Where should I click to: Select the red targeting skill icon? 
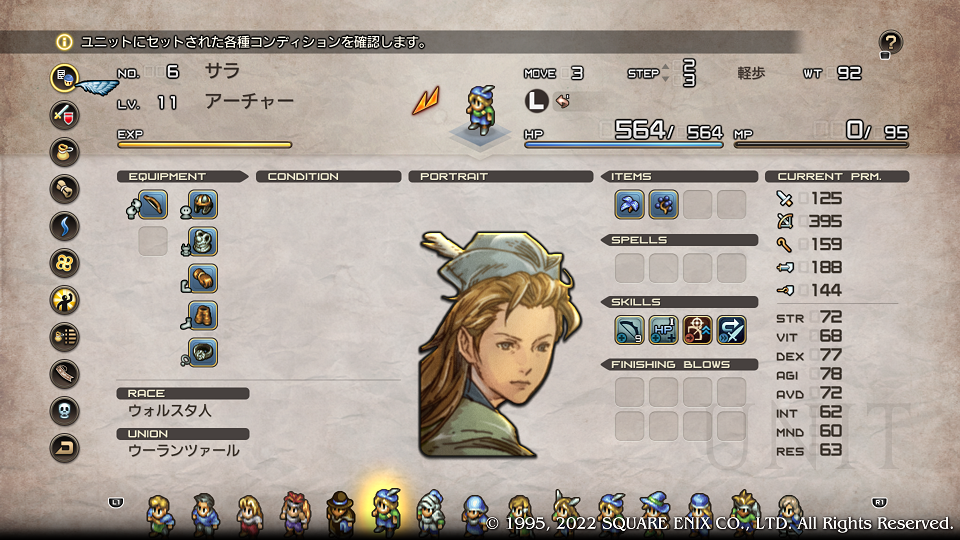click(x=697, y=330)
